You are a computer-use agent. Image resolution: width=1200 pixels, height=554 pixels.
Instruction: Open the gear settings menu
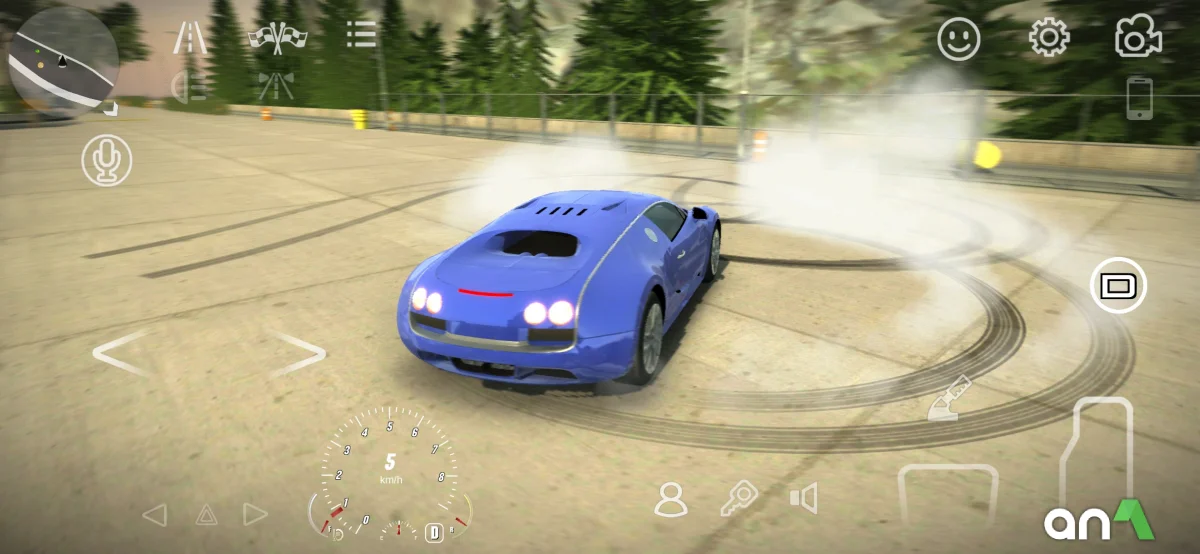click(1048, 39)
